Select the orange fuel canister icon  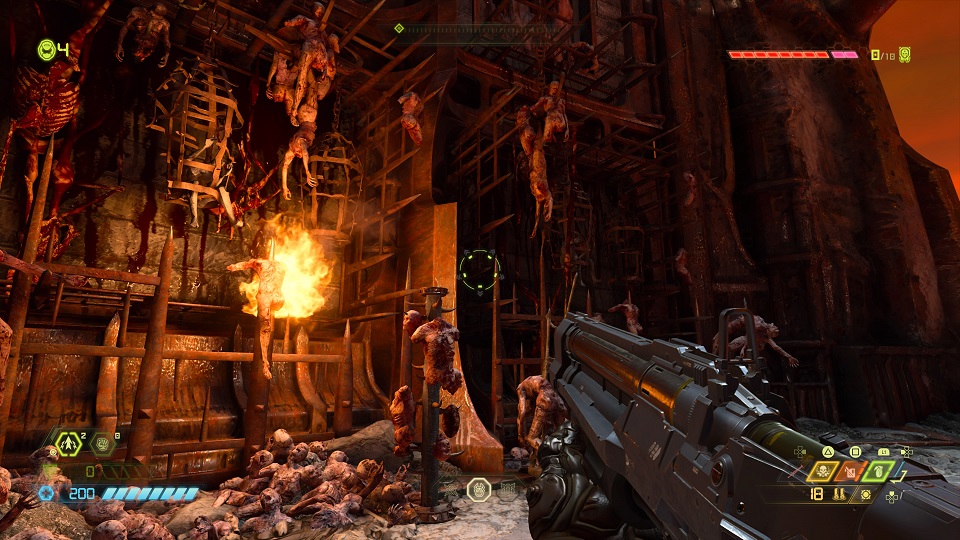[x=852, y=470]
